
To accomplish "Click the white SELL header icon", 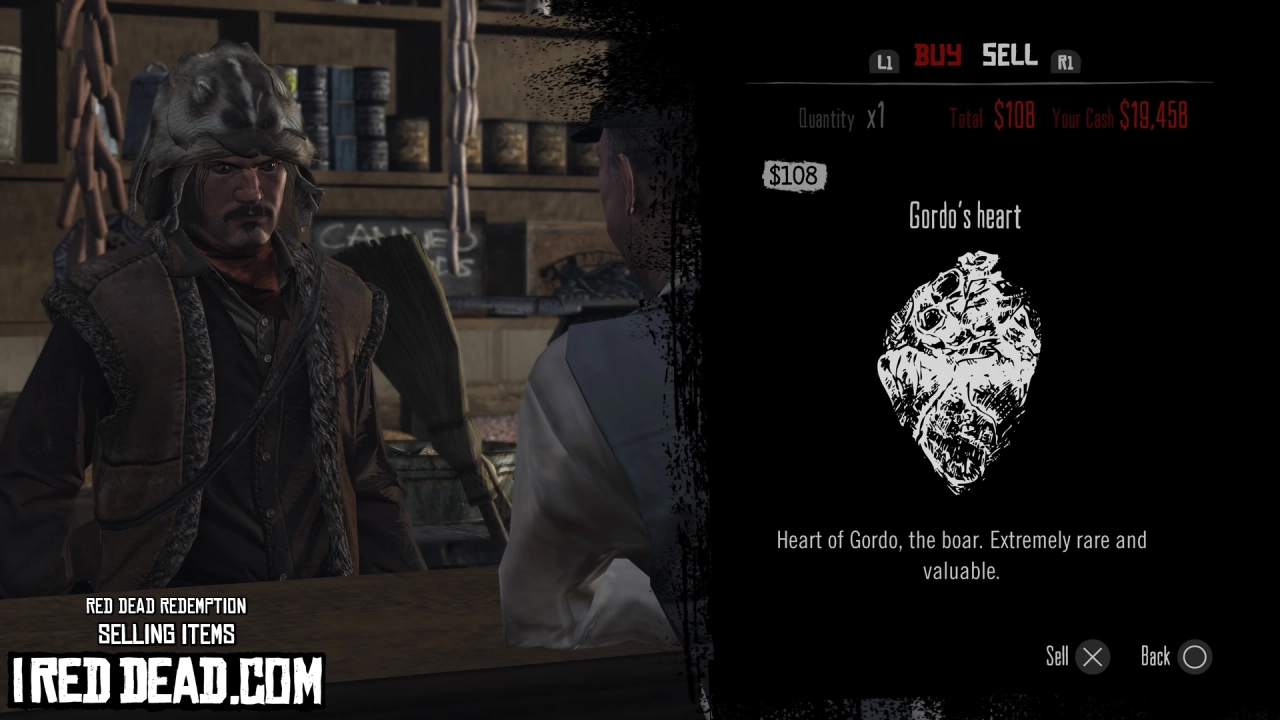I will [1008, 57].
